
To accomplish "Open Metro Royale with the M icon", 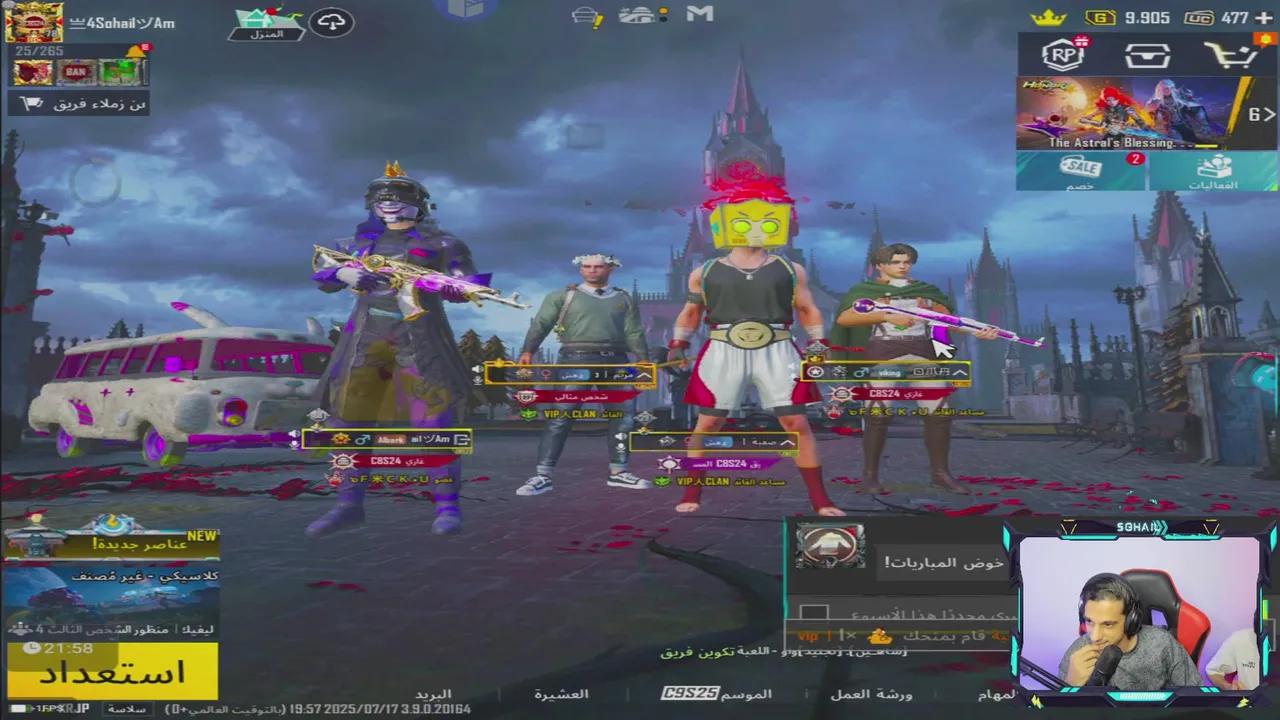I will pos(698,14).
